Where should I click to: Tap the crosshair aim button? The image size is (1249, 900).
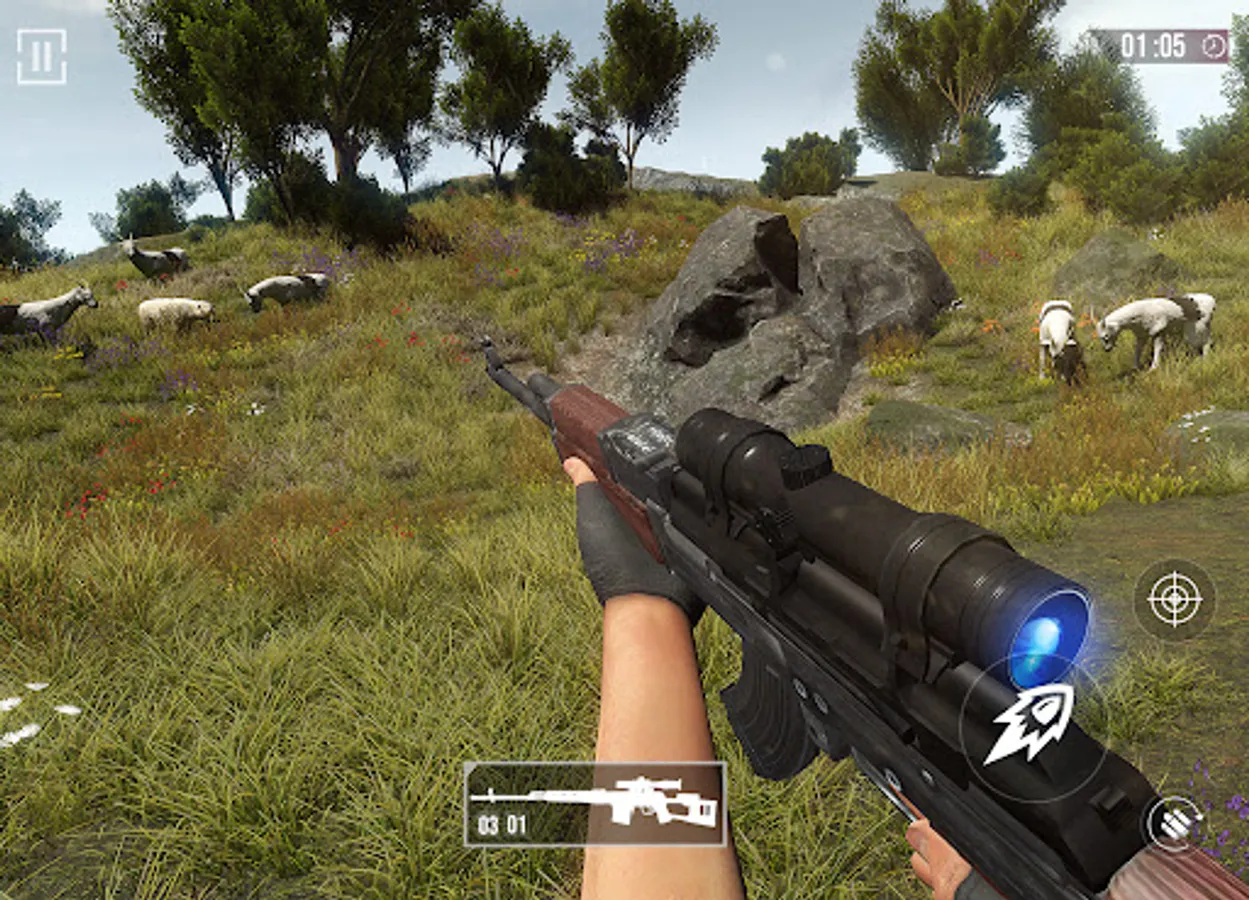click(x=1174, y=599)
